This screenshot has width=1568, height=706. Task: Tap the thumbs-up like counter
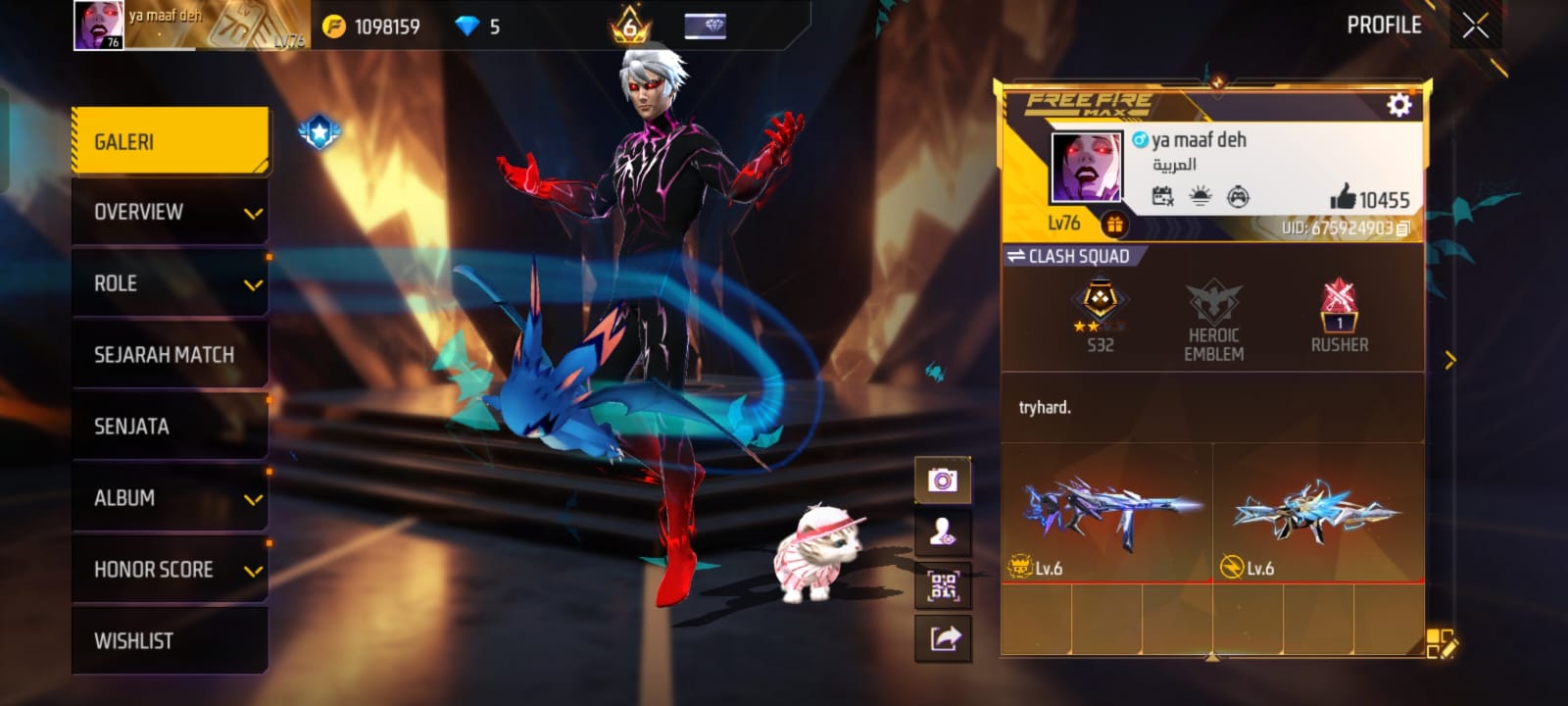point(1369,199)
